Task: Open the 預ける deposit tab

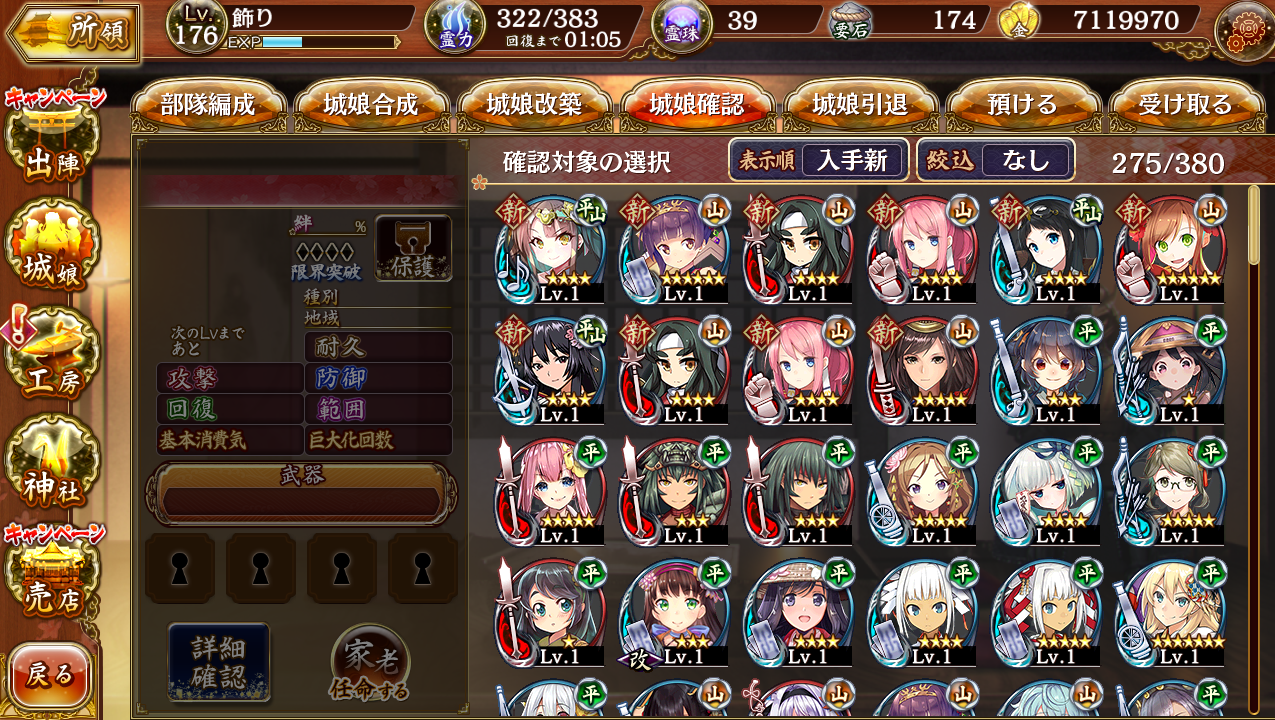Action: (1022, 105)
